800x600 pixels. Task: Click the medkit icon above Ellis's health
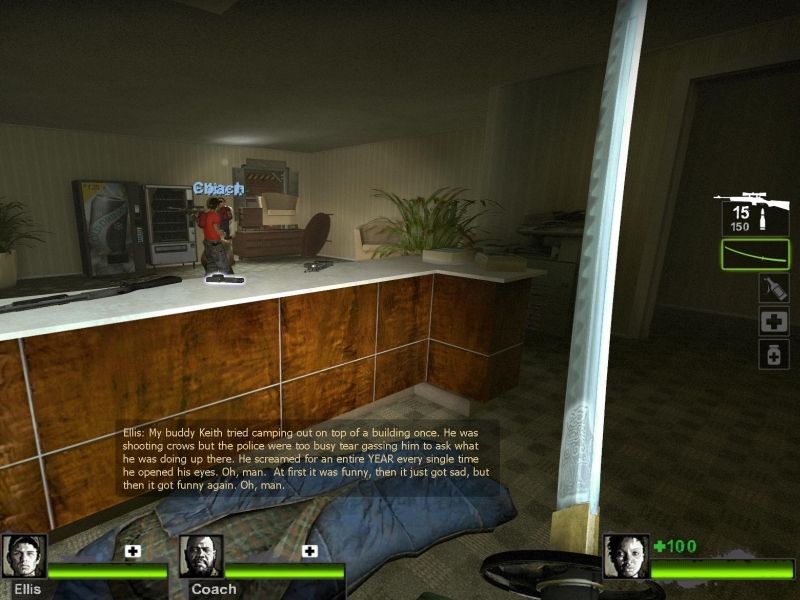point(133,551)
